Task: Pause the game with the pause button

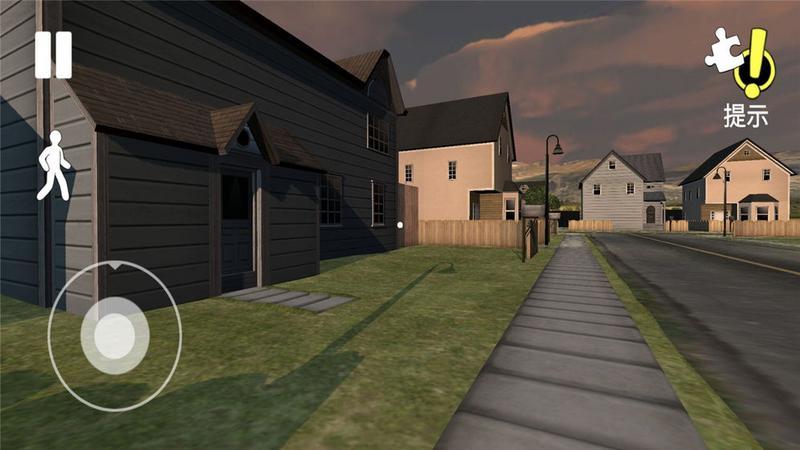Action: [53, 55]
